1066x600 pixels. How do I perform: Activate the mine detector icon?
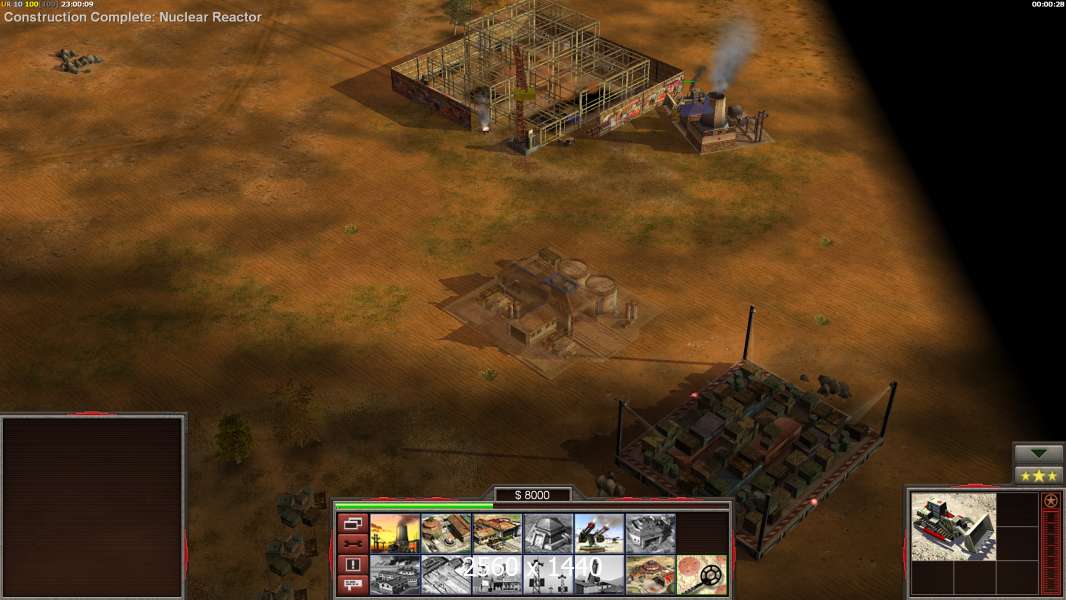[x=701, y=575]
